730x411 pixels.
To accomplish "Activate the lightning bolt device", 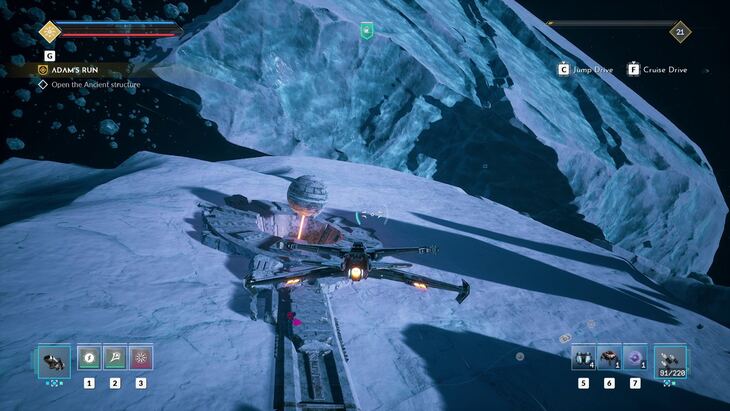I will [90, 356].
